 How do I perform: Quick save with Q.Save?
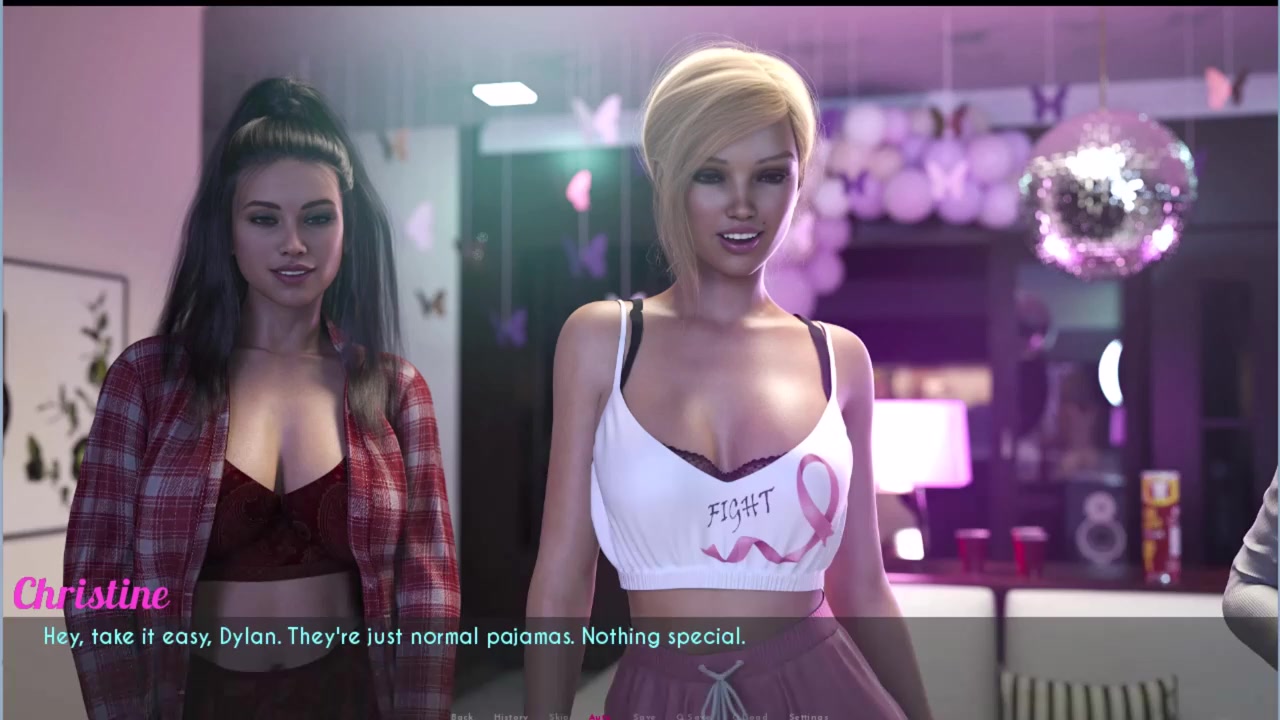(695, 716)
